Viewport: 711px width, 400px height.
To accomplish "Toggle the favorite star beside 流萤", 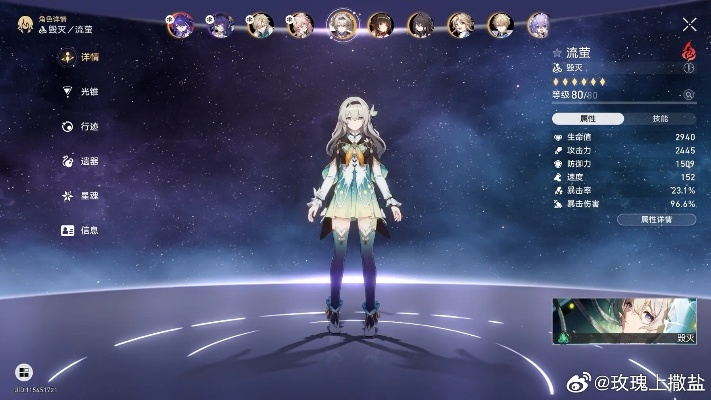I will click(557, 51).
